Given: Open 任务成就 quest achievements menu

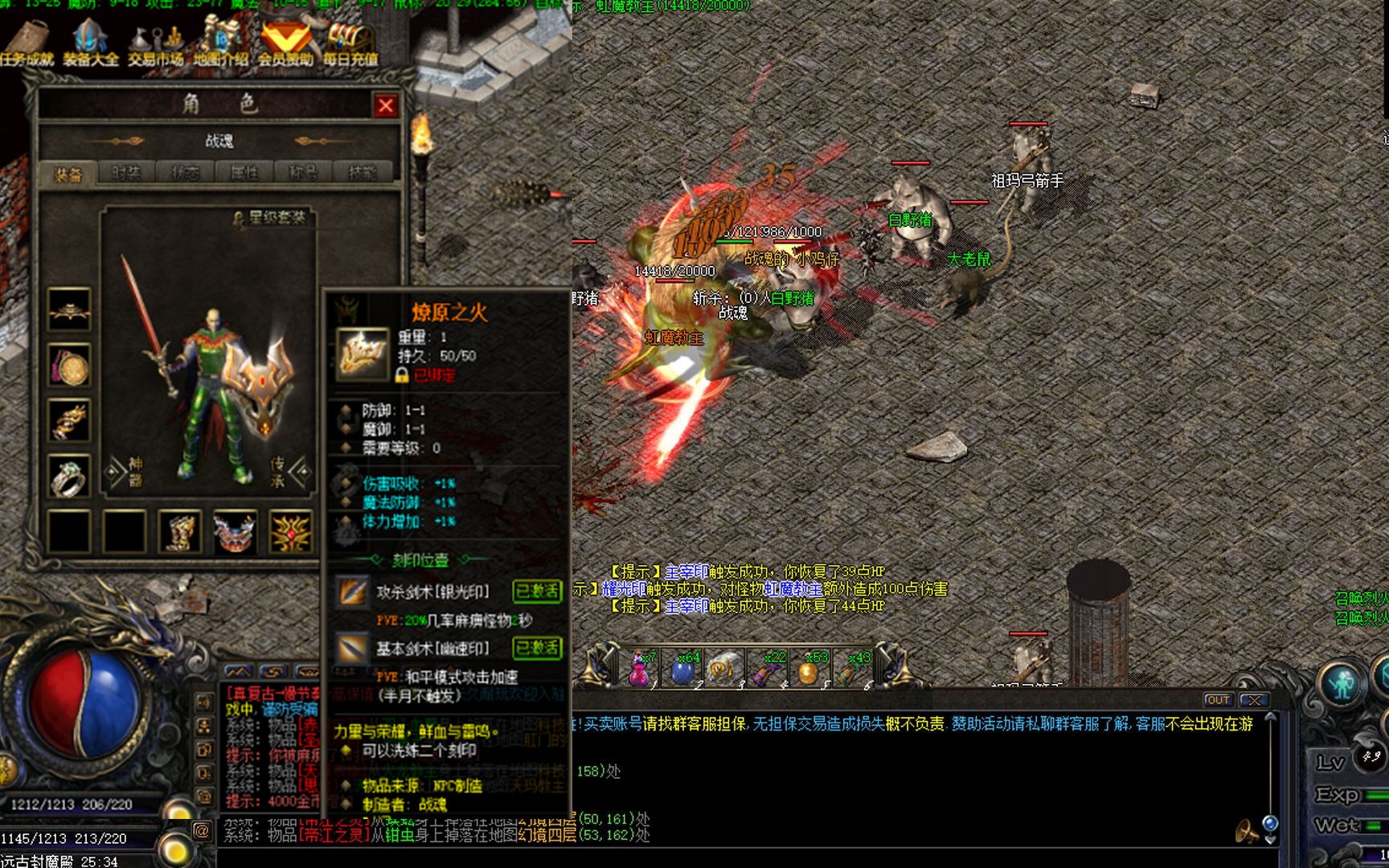Looking at the screenshot, I should [x=27, y=44].
